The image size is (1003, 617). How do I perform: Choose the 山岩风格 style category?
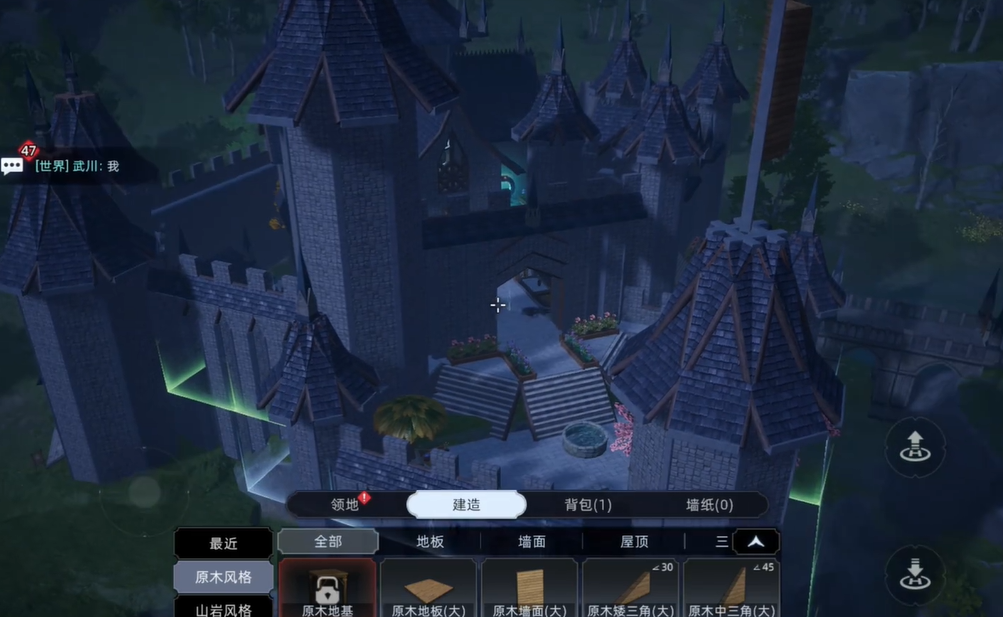(223, 607)
